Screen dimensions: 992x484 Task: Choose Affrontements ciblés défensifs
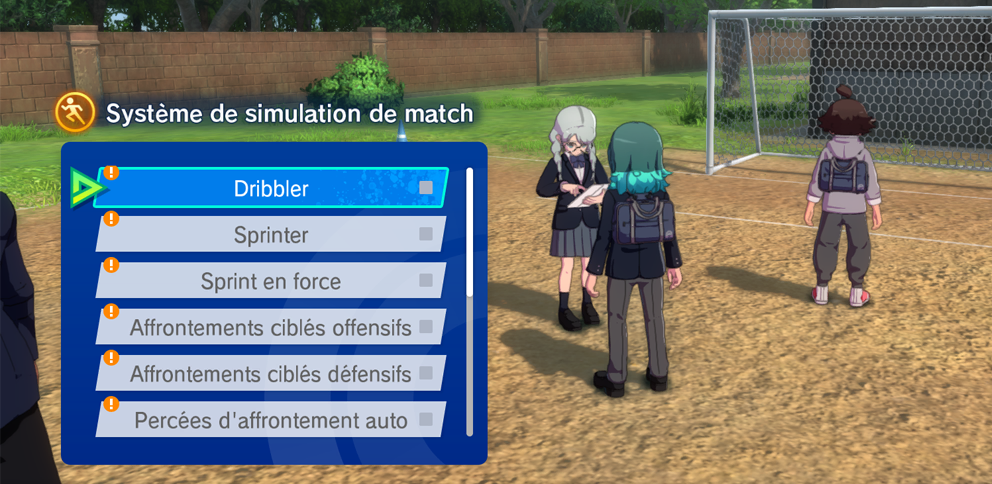point(270,374)
